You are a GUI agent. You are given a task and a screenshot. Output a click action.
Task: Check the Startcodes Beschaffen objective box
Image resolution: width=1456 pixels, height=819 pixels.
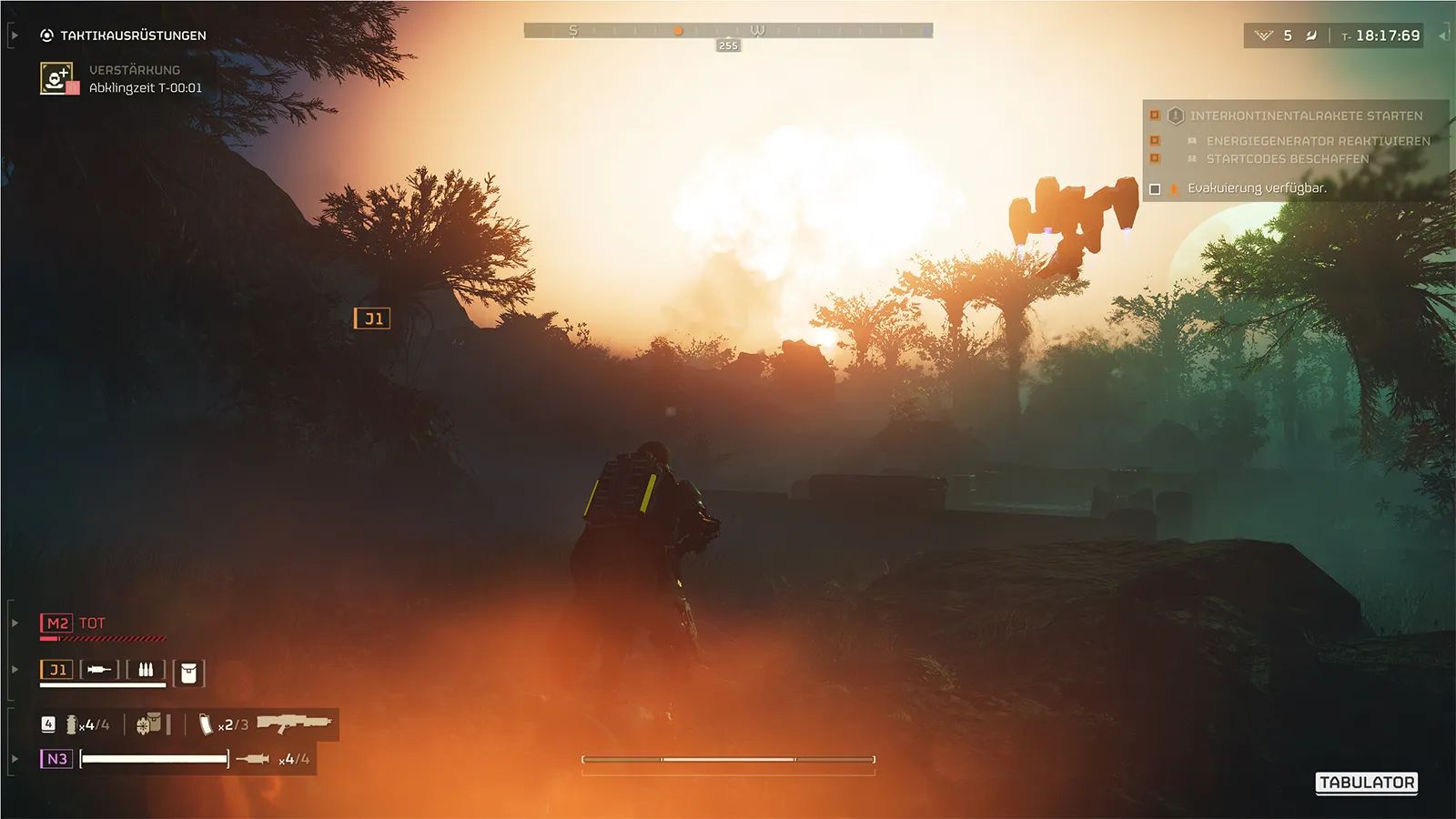click(1155, 157)
